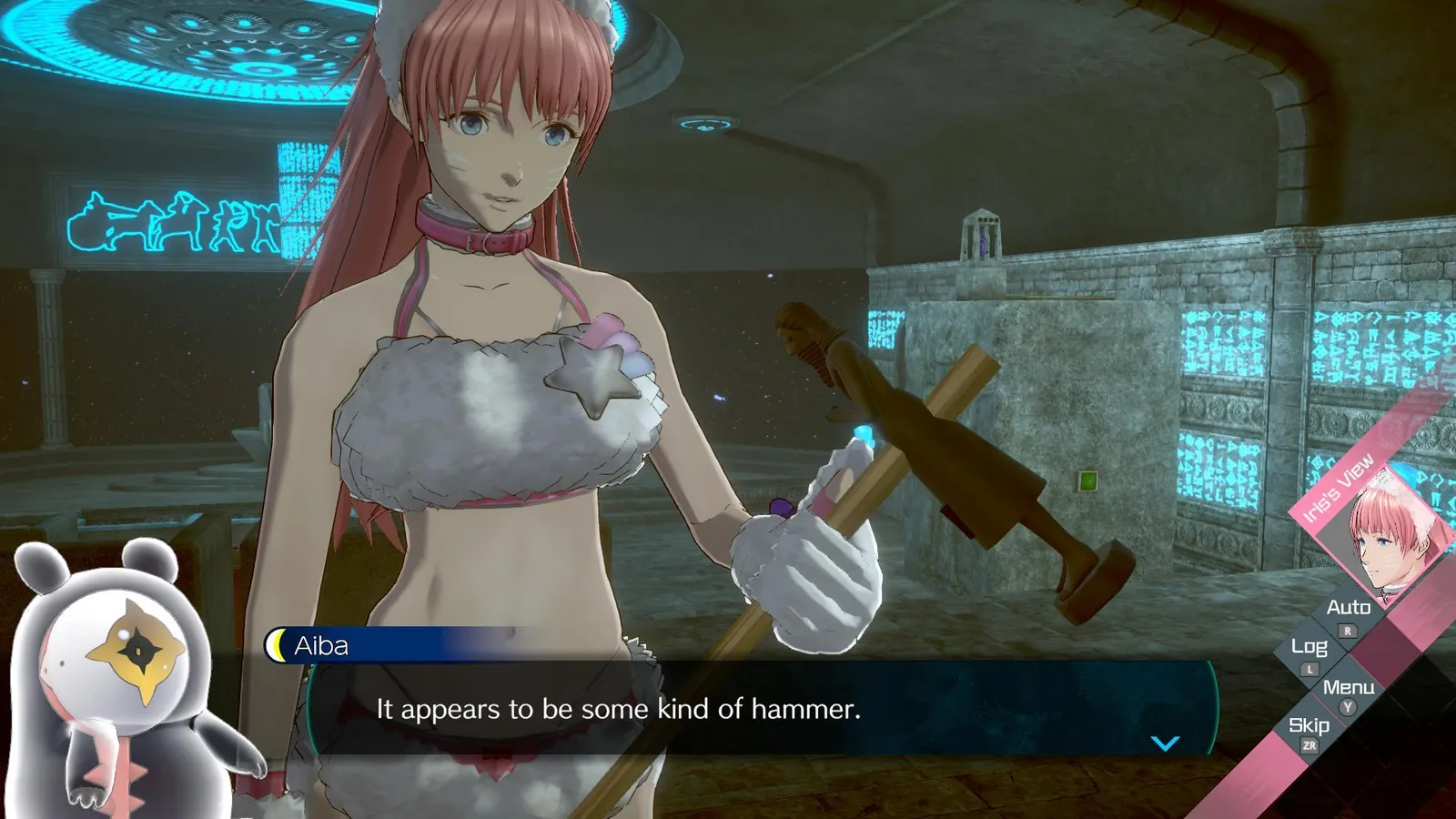Click the ZR button icon under Skip

1310,745
